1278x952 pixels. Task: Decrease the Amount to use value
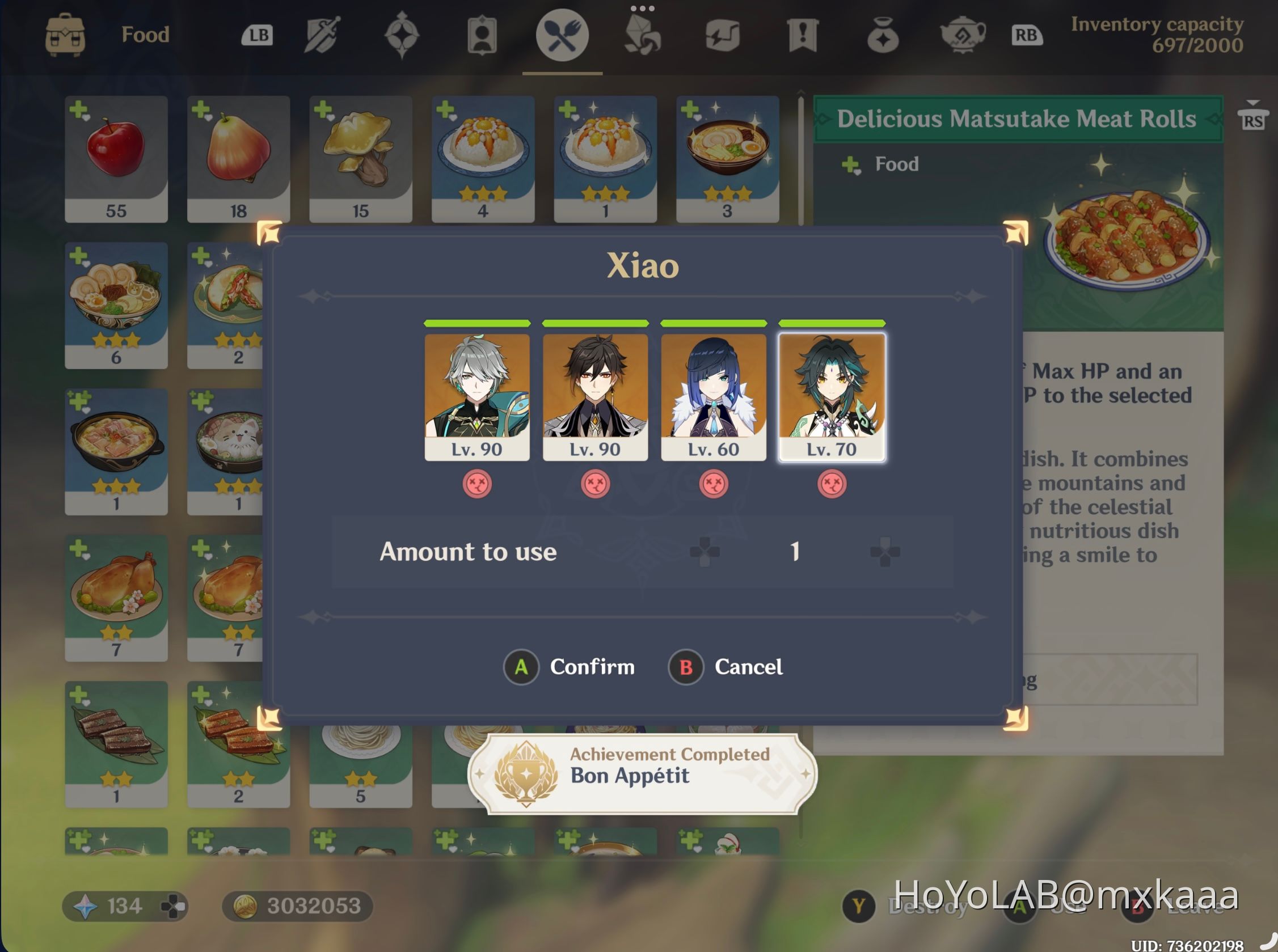tap(706, 552)
